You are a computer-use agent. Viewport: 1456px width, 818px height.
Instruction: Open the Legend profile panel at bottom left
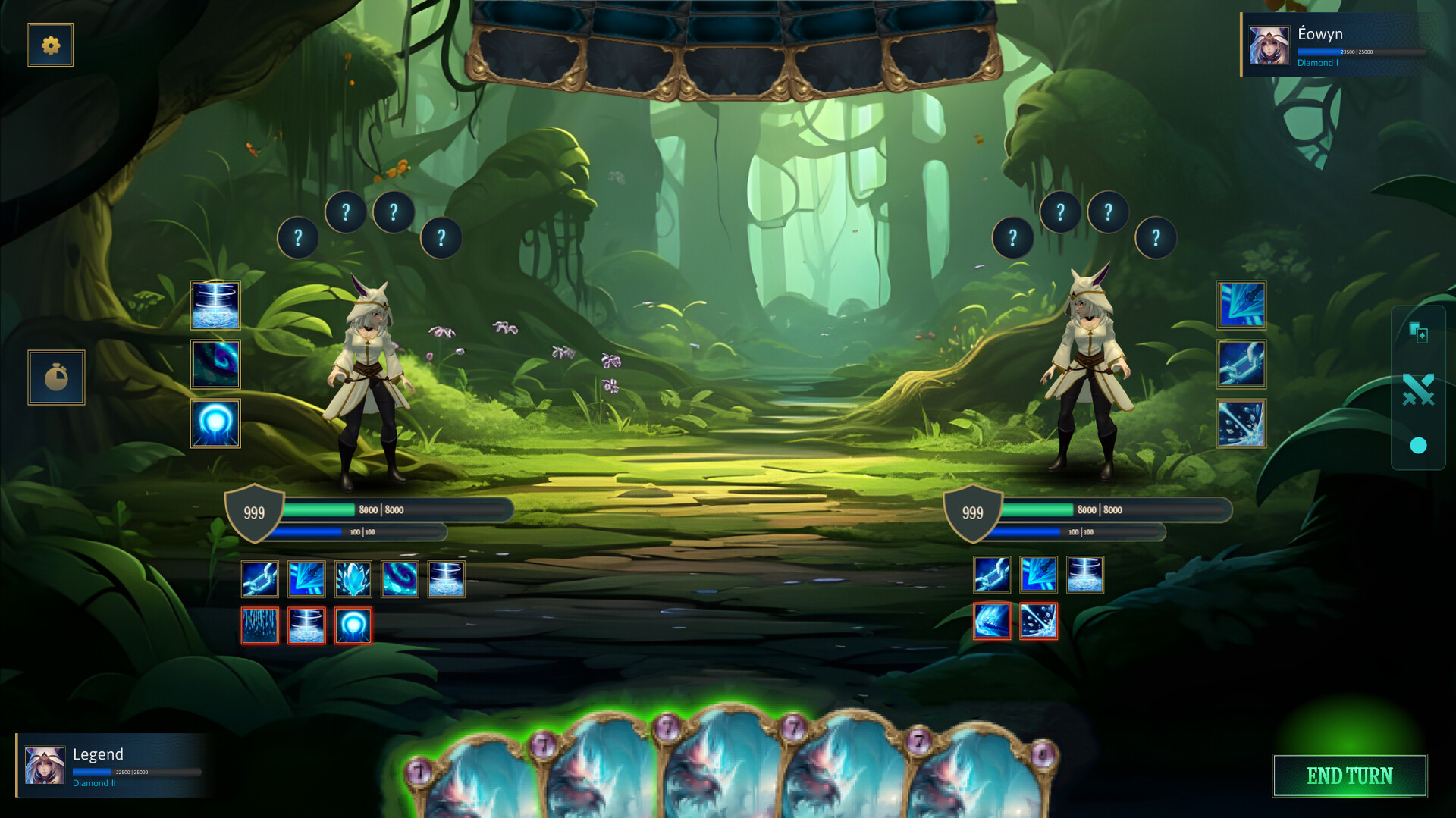tap(110, 766)
